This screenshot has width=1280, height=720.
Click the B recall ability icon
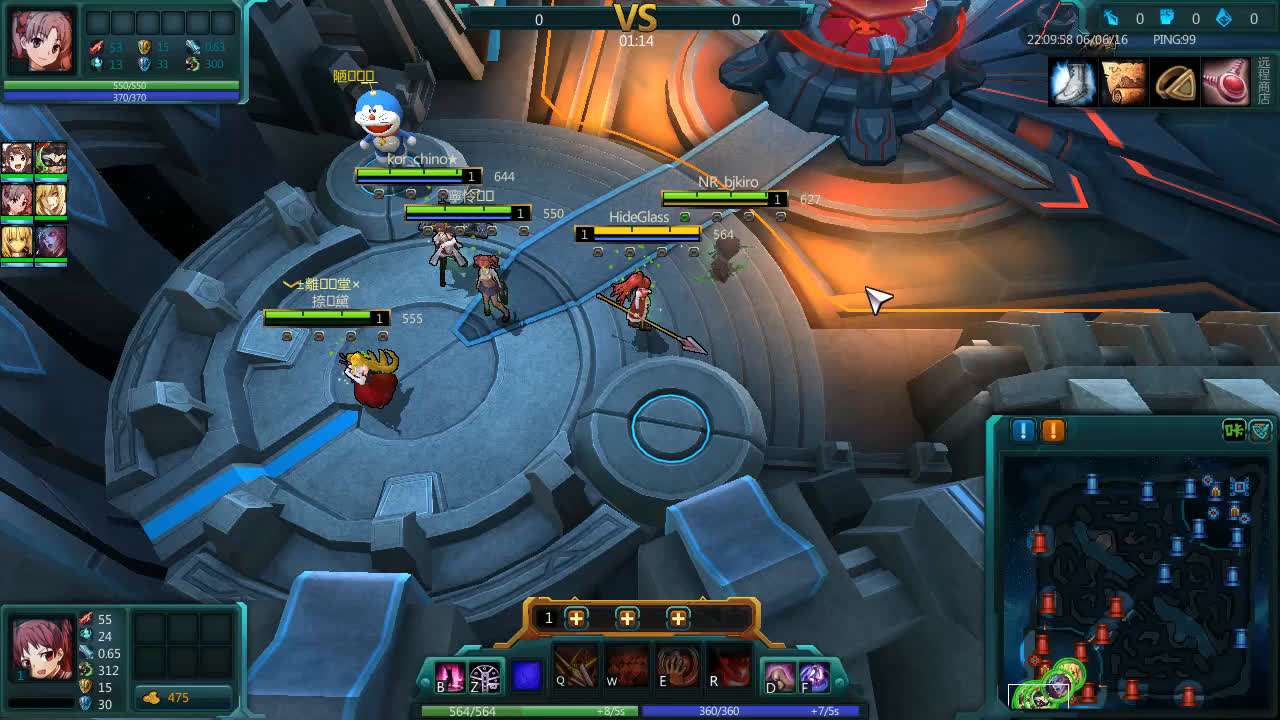coord(449,677)
